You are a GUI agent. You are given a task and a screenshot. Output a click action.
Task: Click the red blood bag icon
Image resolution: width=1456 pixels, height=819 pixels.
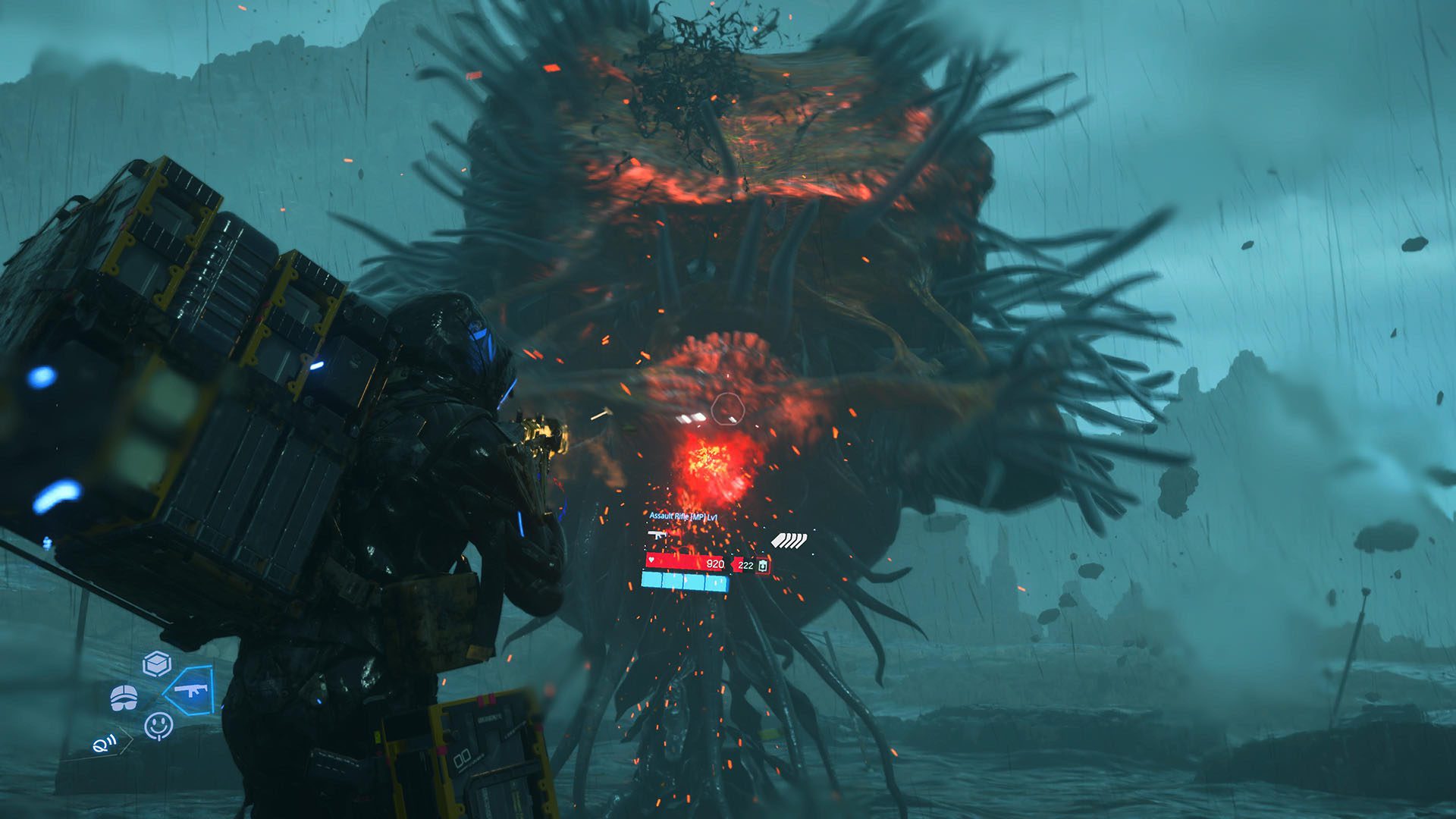tap(762, 566)
